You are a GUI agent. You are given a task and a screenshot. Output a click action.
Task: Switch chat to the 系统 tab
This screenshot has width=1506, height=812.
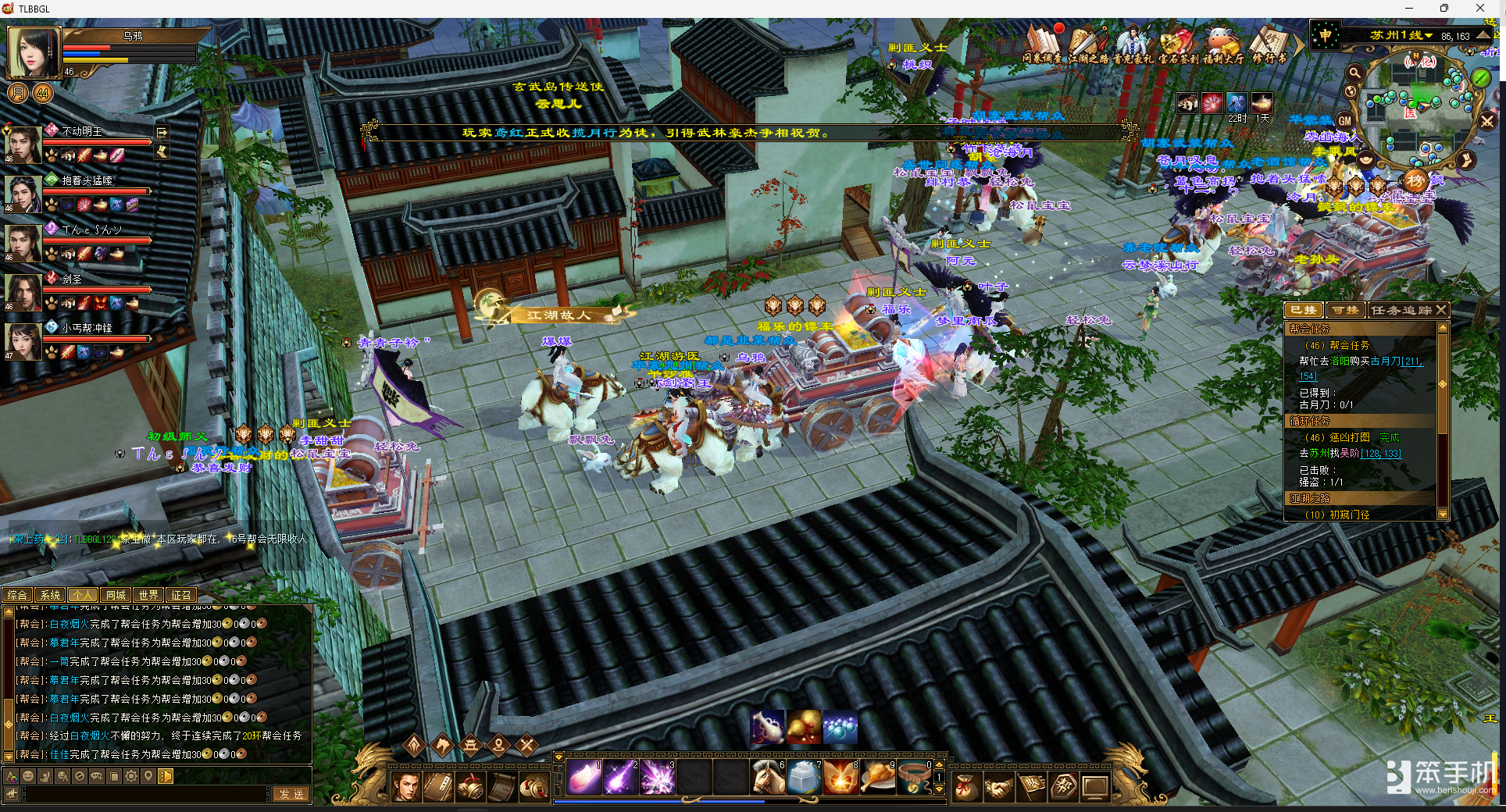[x=50, y=595]
